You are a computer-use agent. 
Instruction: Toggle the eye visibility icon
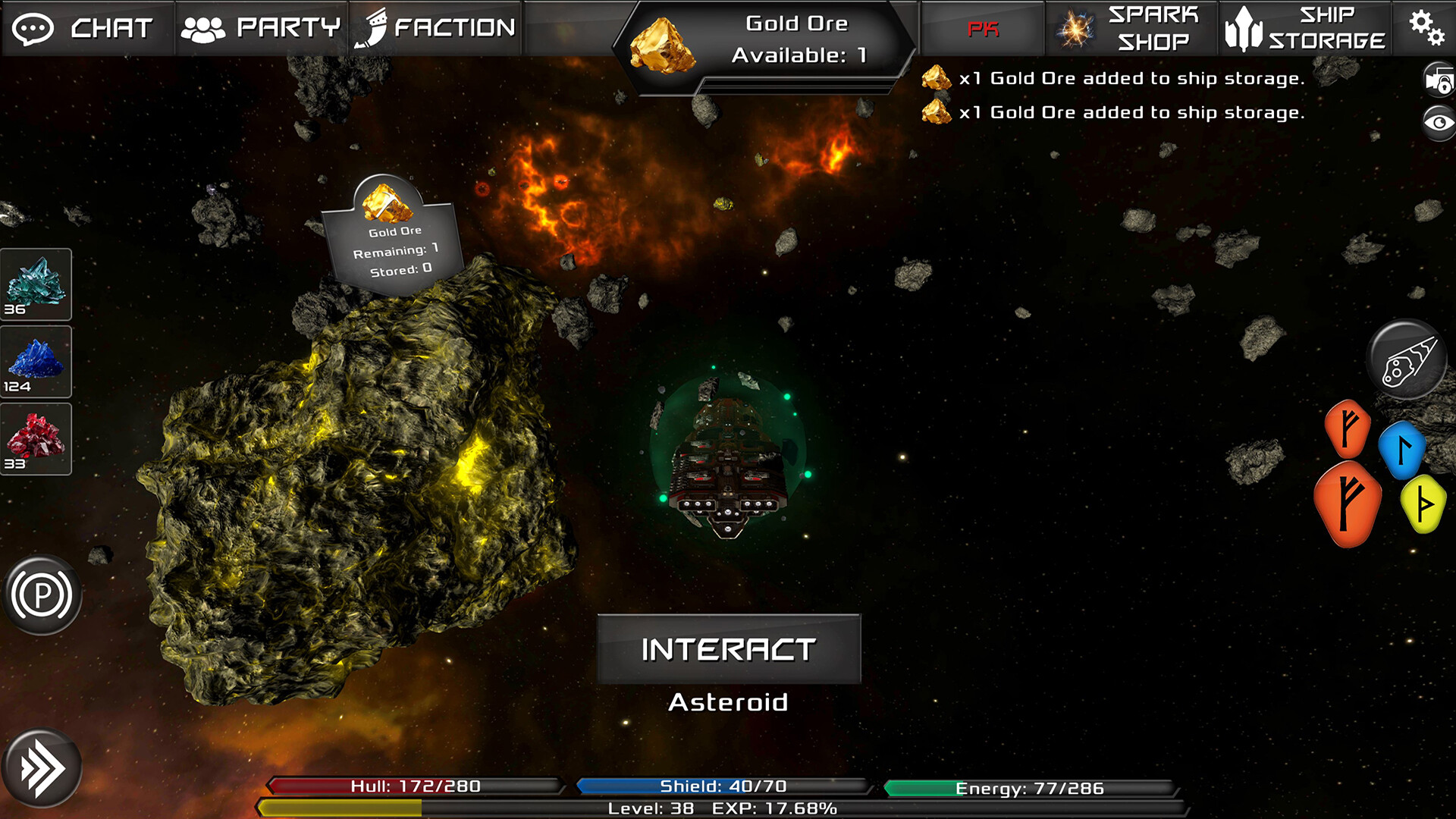(1437, 124)
